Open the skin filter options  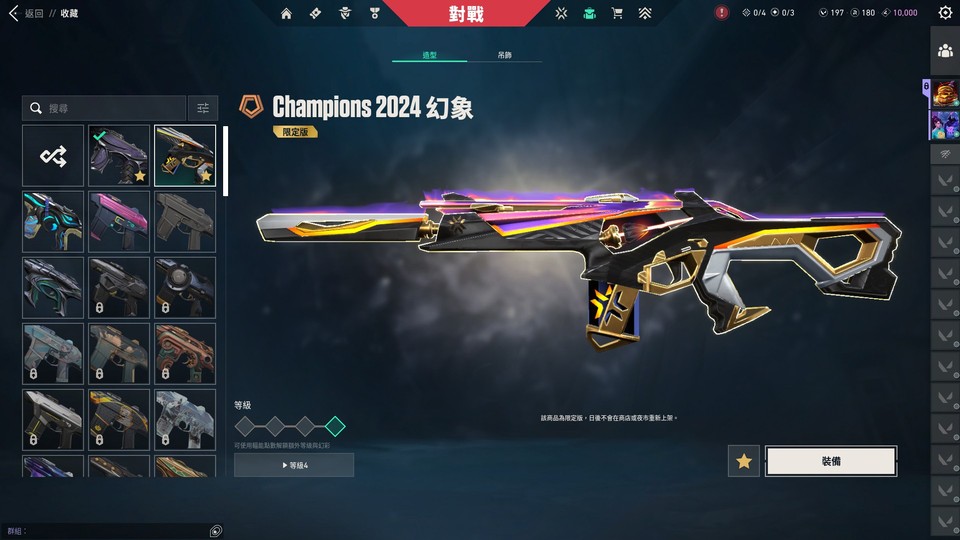(202, 108)
